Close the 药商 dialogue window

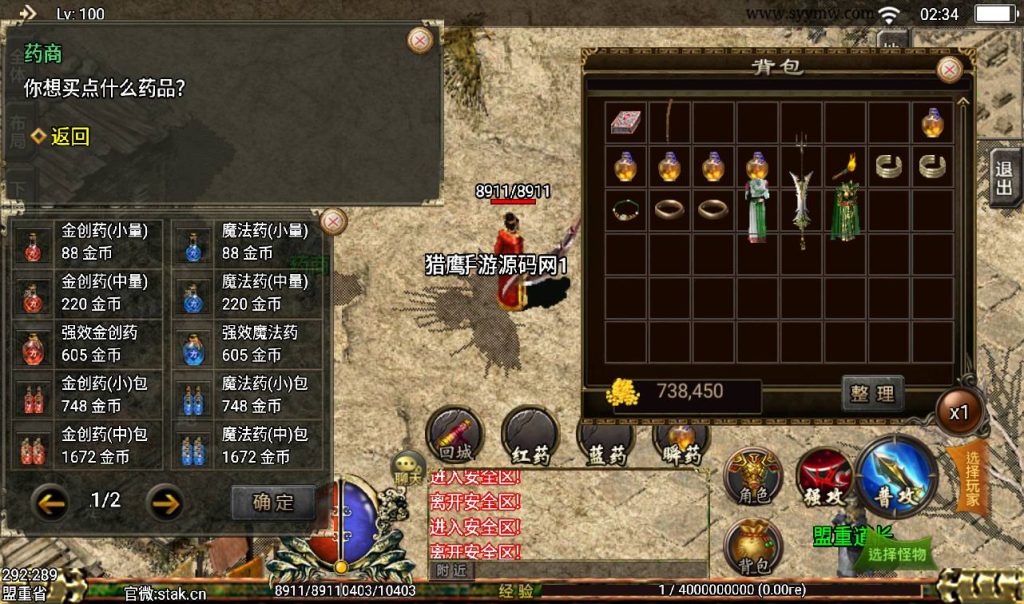(x=421, y=40)
